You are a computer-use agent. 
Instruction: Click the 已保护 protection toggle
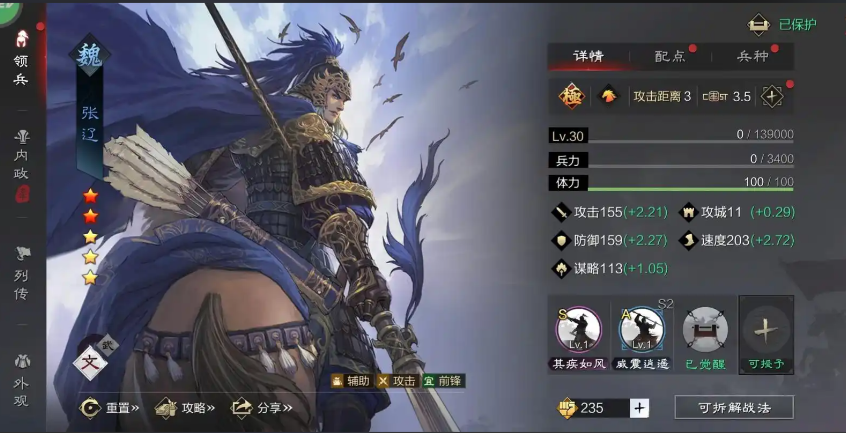pos(783,24)
